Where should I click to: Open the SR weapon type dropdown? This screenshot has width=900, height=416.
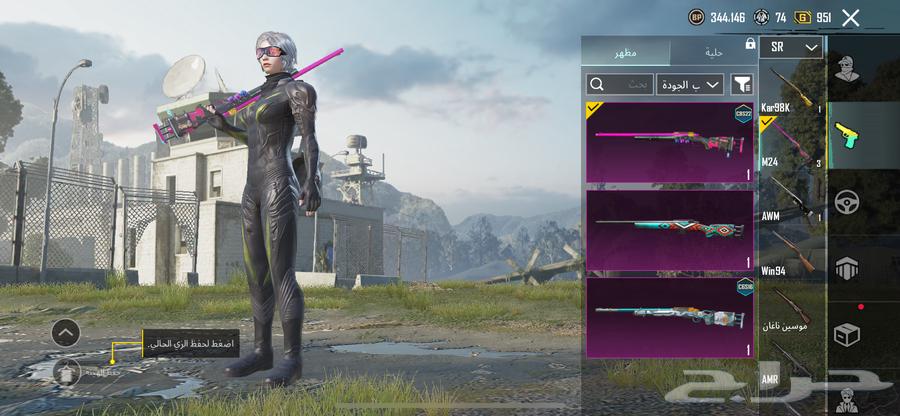[791, 47]
